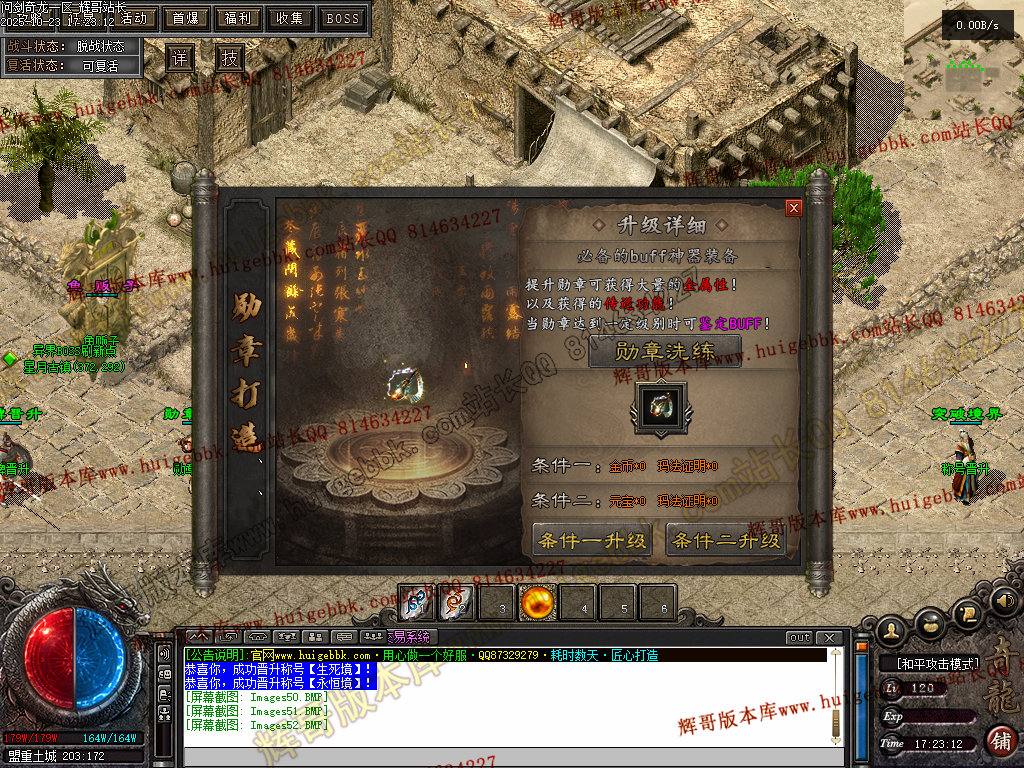This screenshot has height=768, width=1024.
Task: Open the character portrait icon
Action: click(892, 629)
